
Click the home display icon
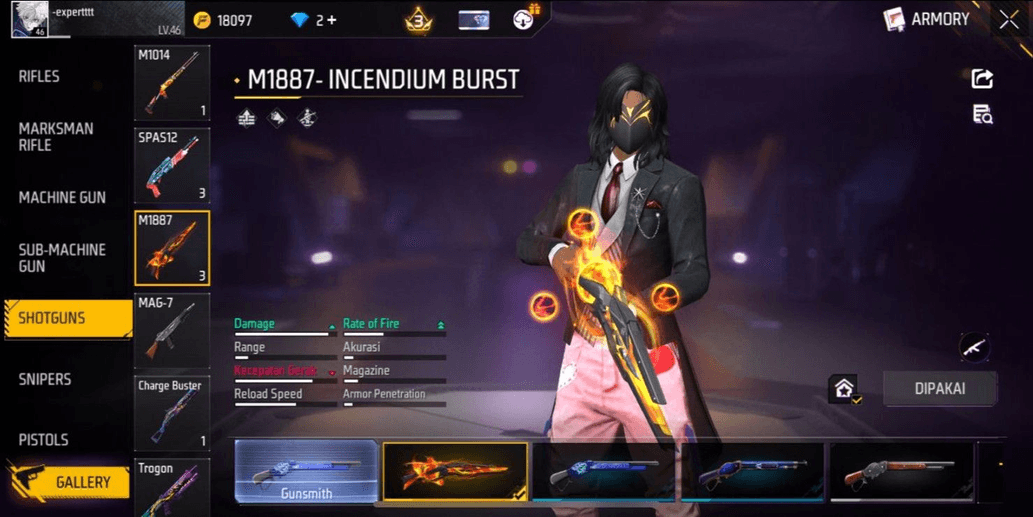click(845, 389)
